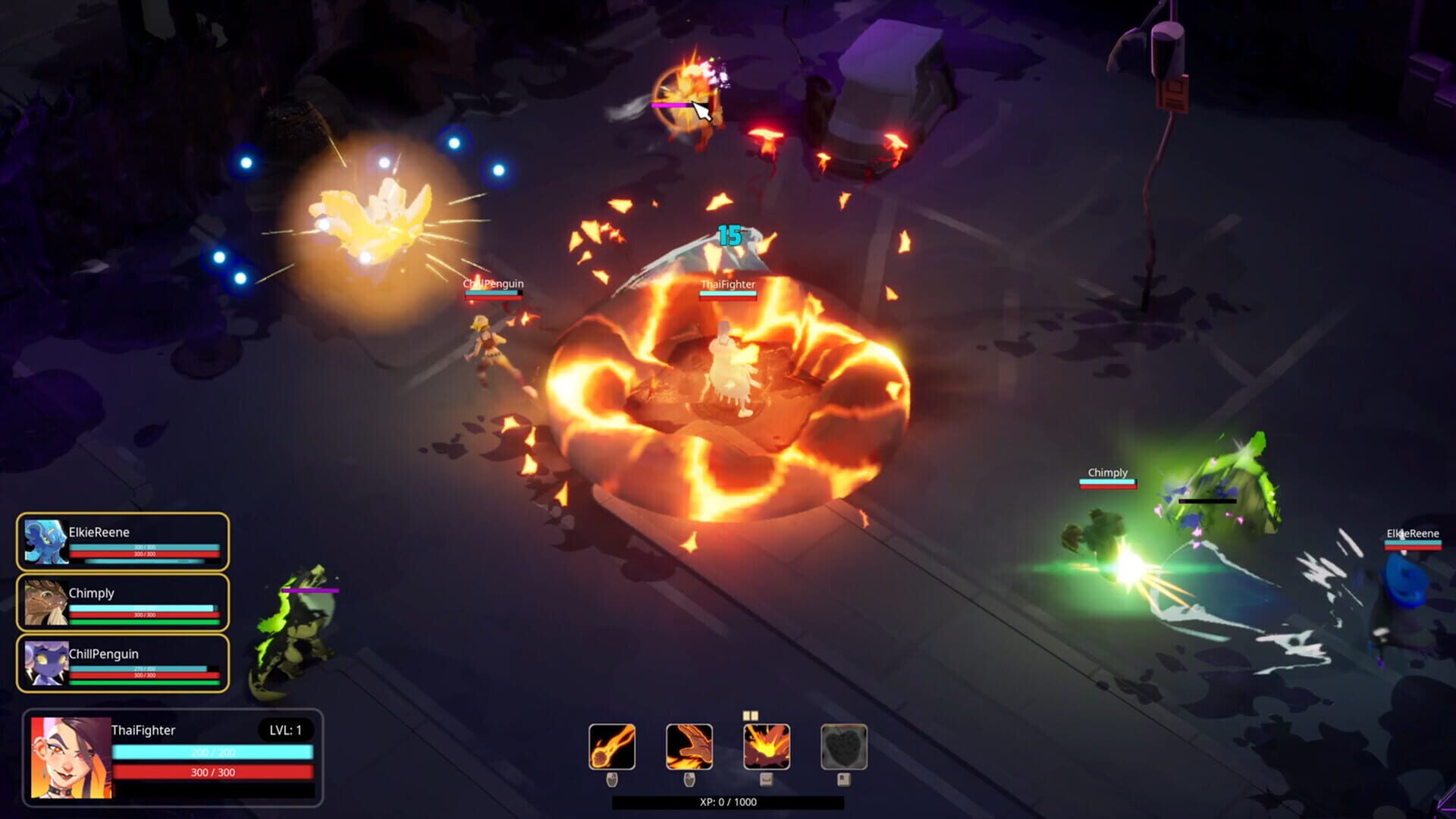Screen dimensions: 1456x819
Task: Click the left yellow charge marker above the ability bar
Action: [746, 715]
